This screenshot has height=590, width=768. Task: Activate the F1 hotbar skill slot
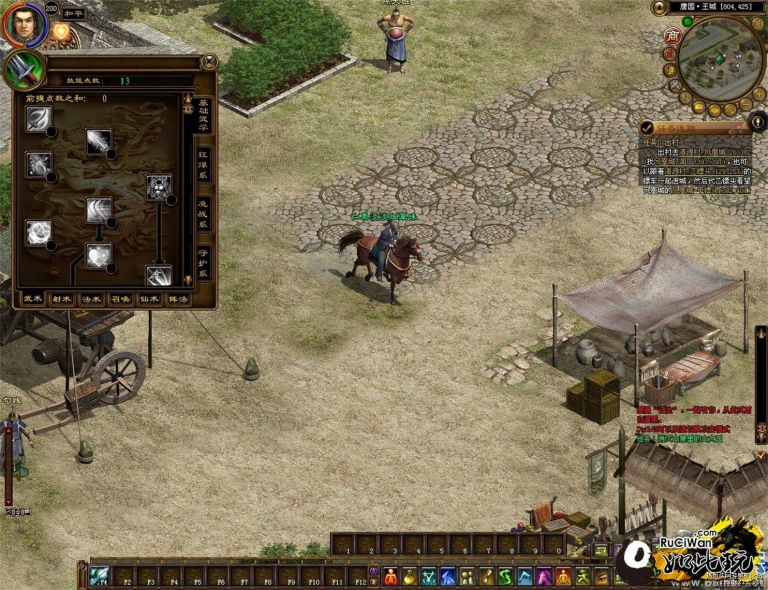click(x=99, y=576)
